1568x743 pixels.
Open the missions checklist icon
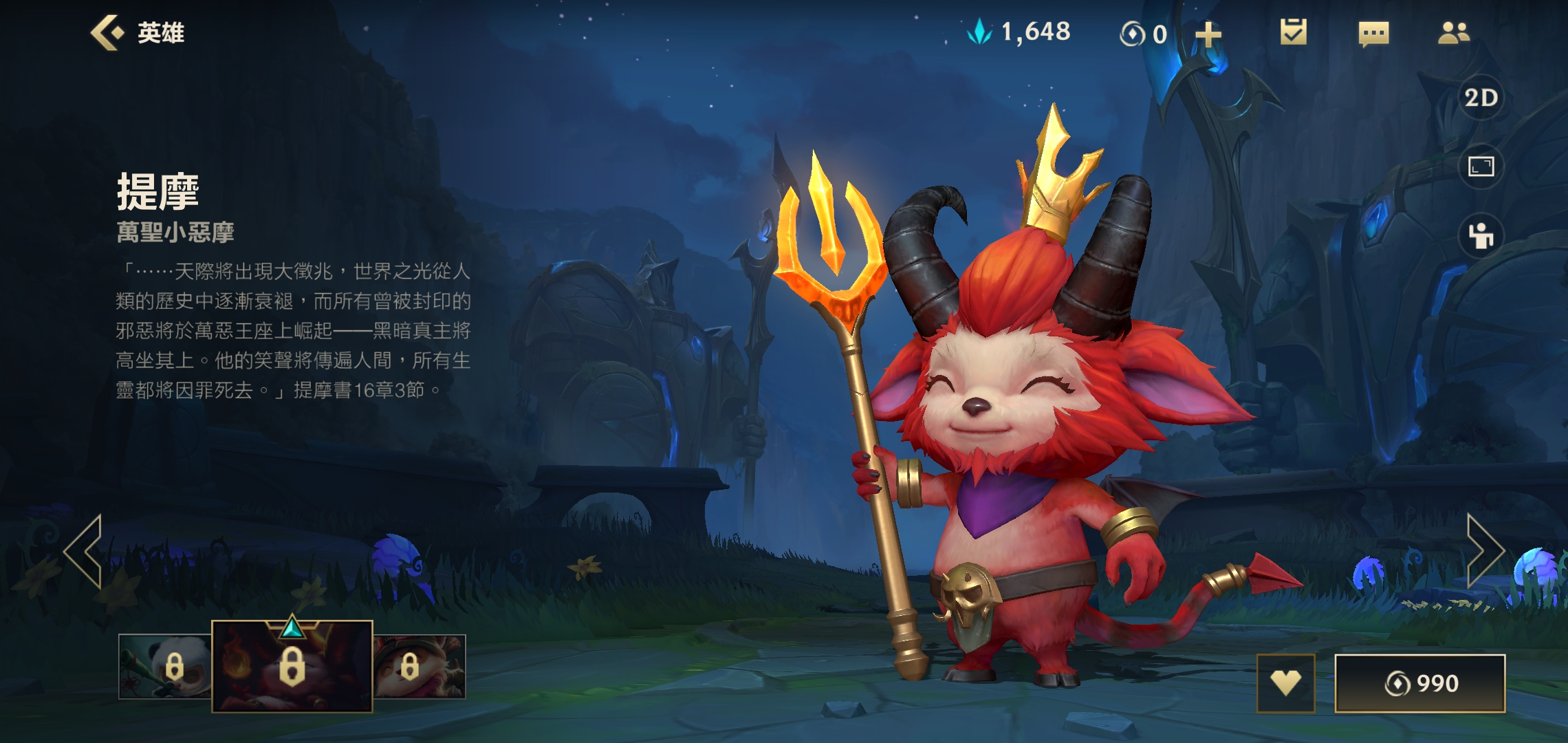[1293, 32]
